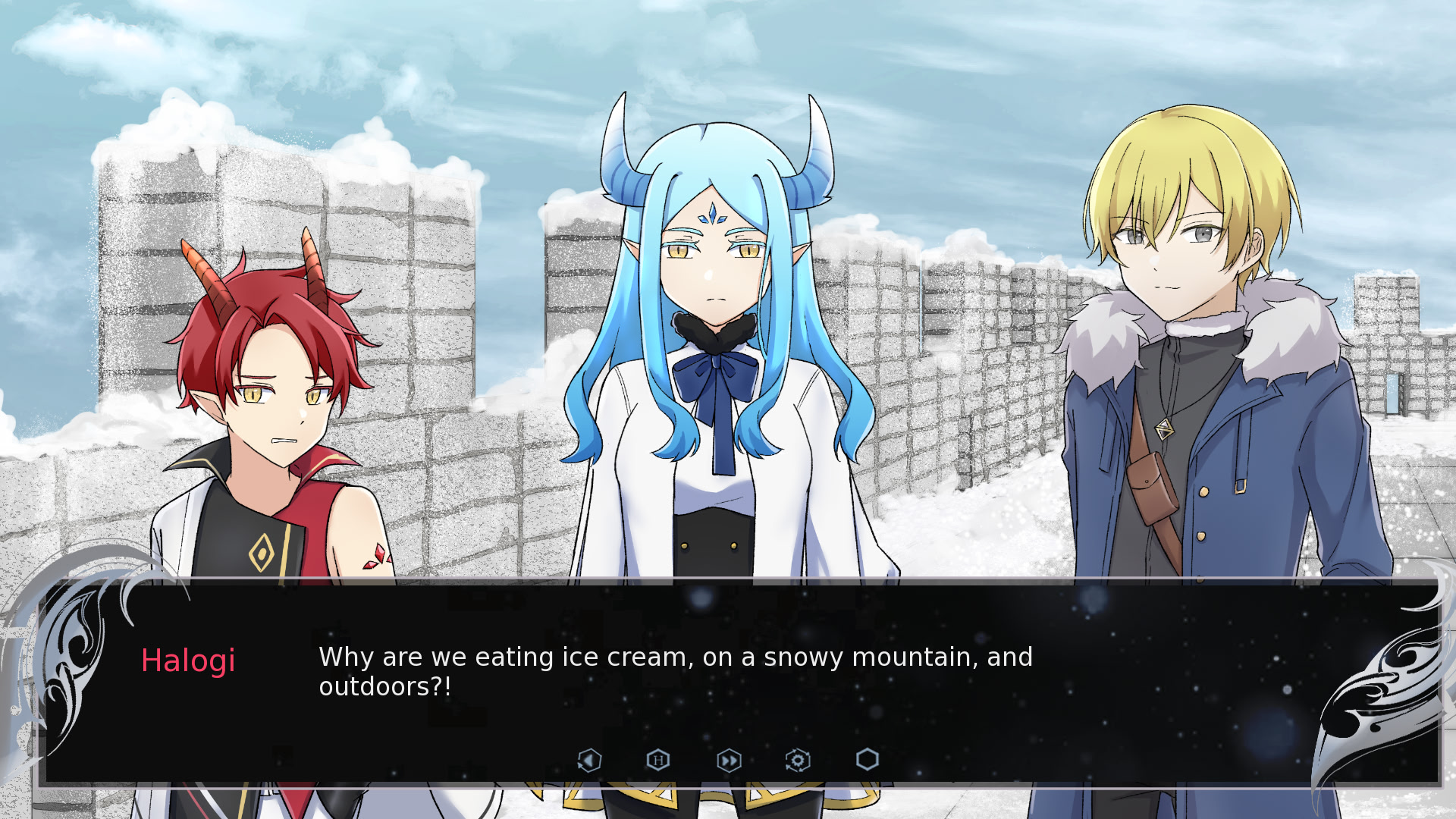Click the gear icon with circling arrows
The width and height of the screenshot is (1456, 819).
pos(798,760)
